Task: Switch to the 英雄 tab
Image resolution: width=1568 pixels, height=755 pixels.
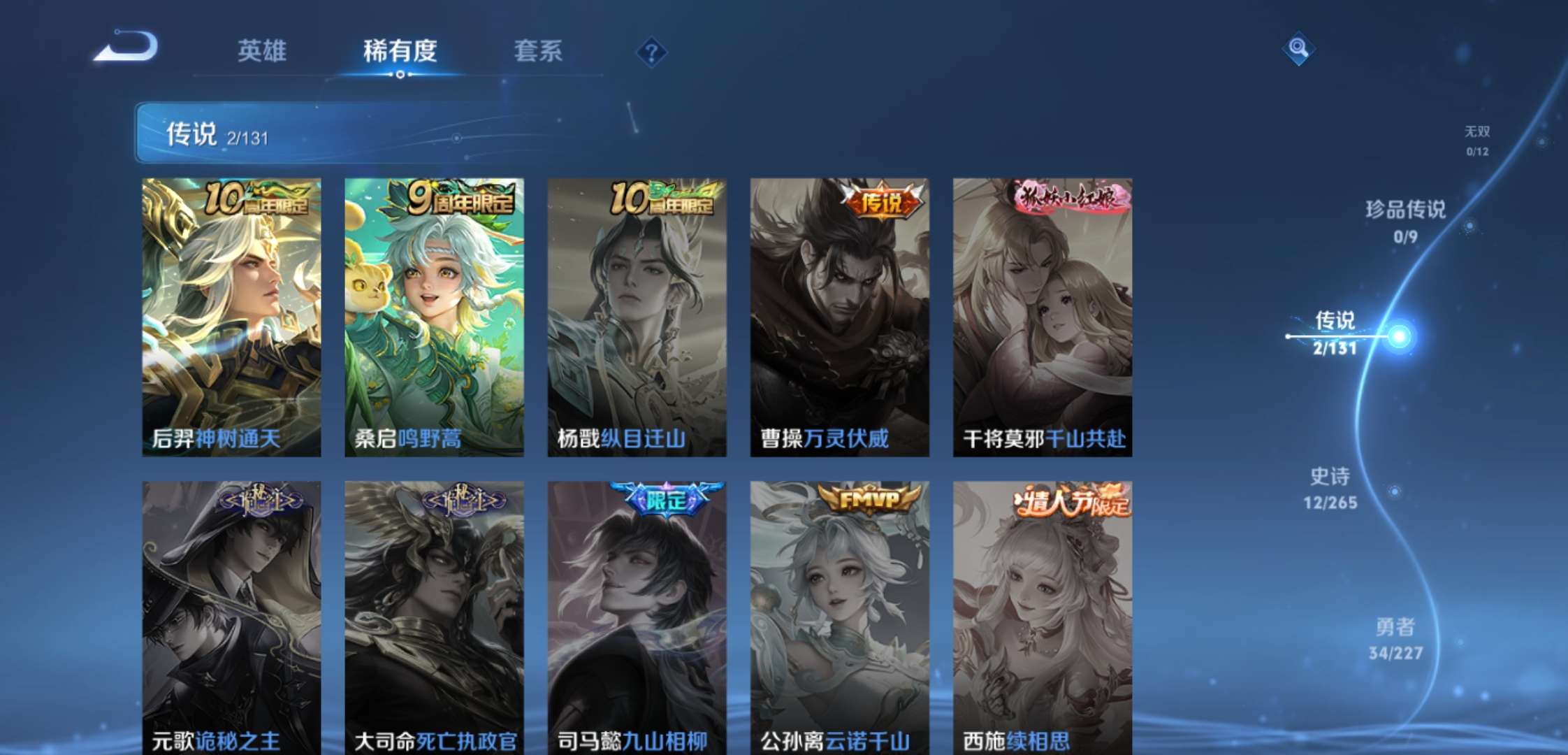Action: click(x=263, y=52)
